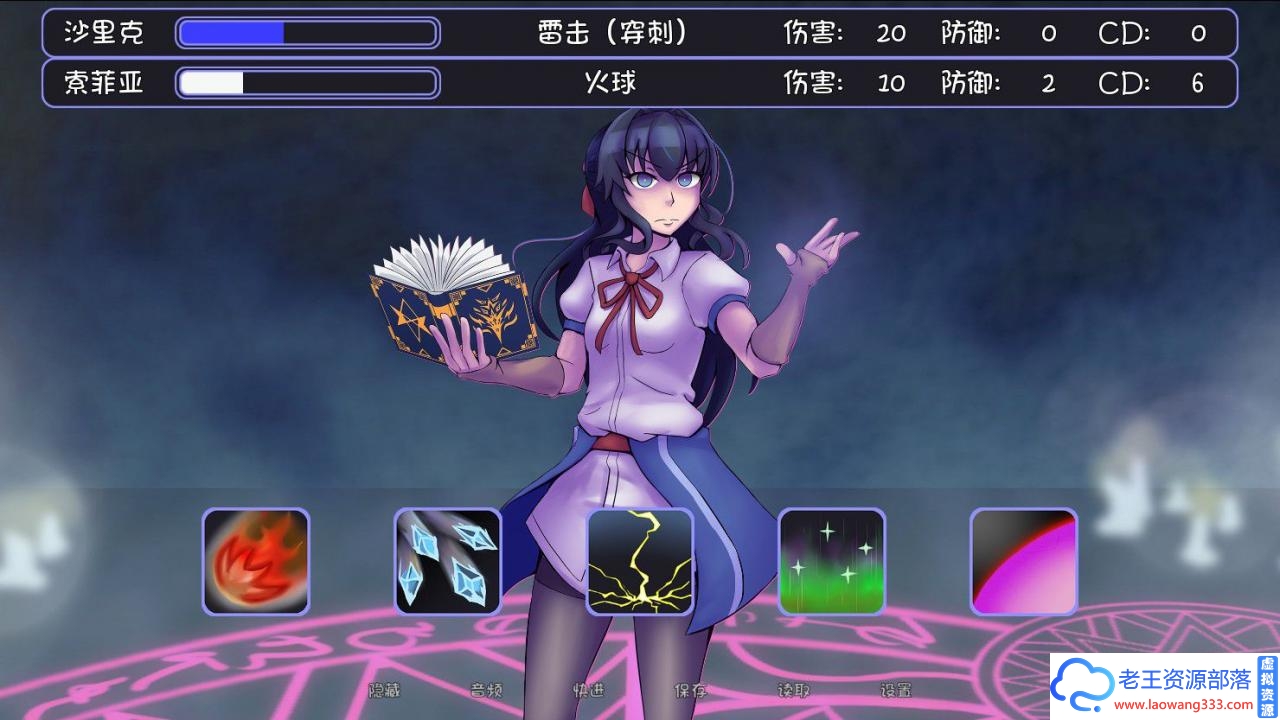Screen dimensions: 1280x720
Task: Select the 沙里克 character entry
Action: point(105,33)
